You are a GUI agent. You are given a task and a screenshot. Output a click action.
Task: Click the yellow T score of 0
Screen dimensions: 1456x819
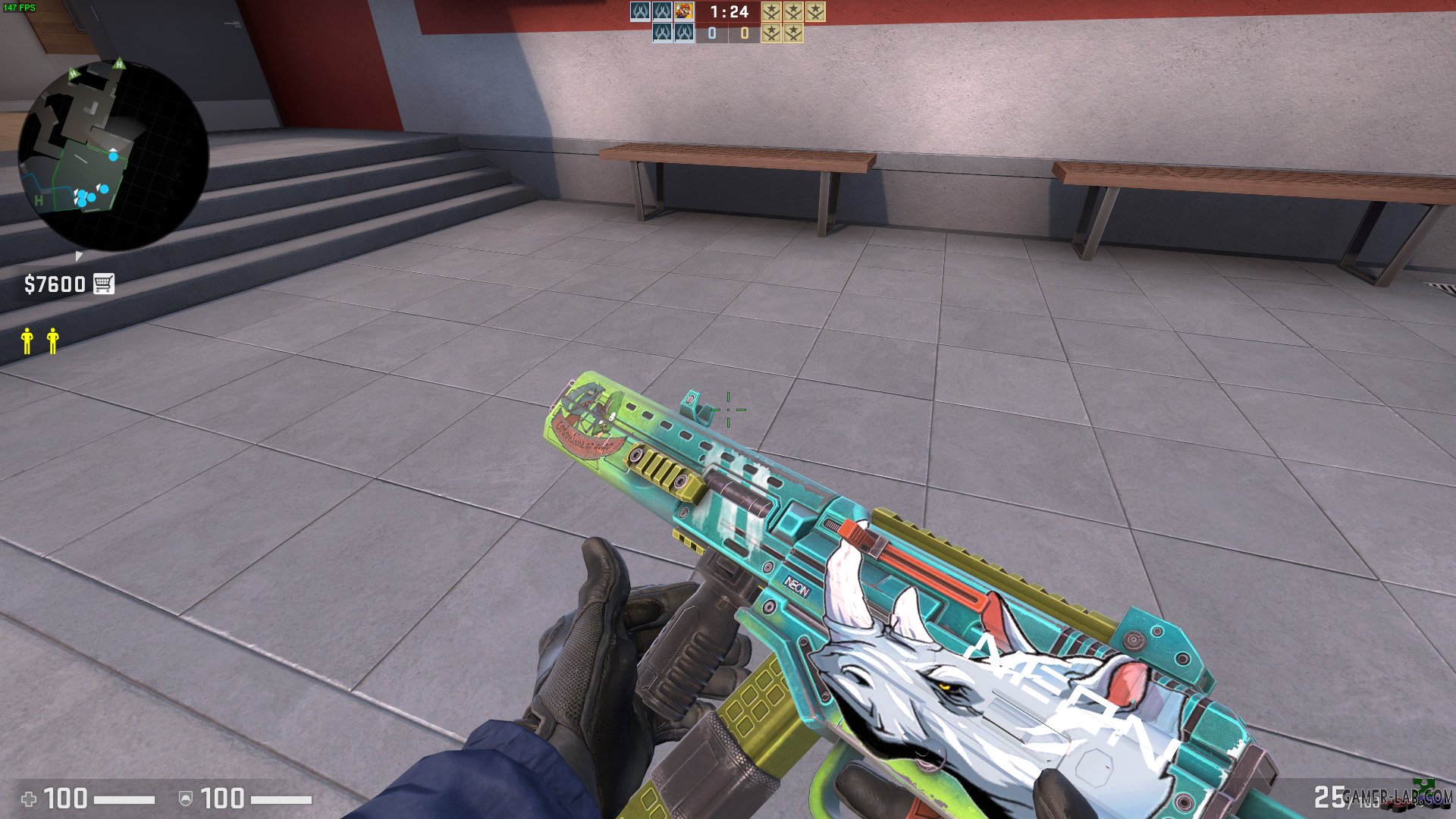(744, 34)
